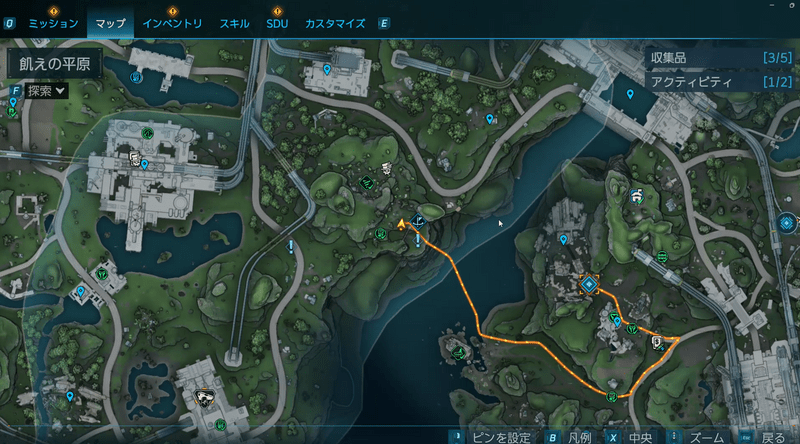Viewport: 800px width, 444px height.
Task: Open the ミッション (Missions) tab
Action: [x=53, y=22]
